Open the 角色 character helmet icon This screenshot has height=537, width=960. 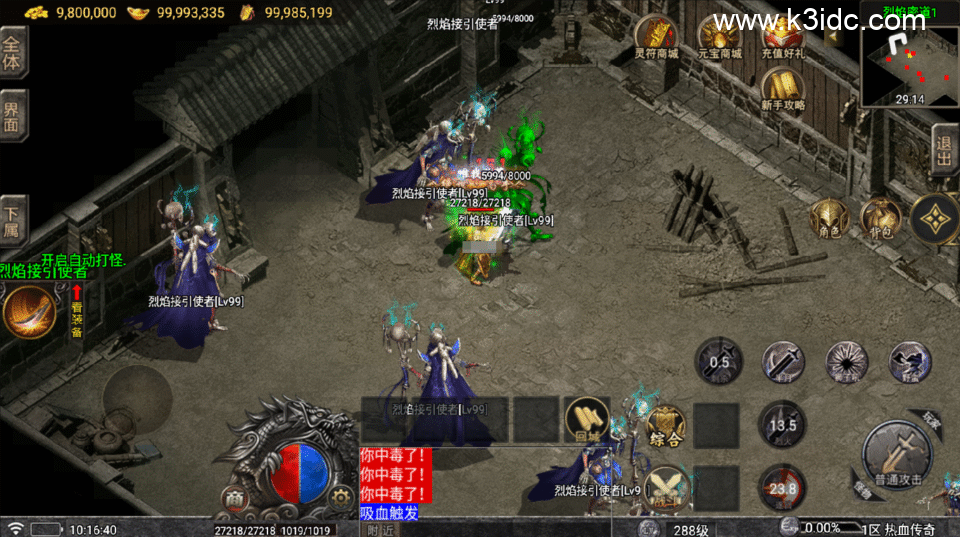coord(829,217)
